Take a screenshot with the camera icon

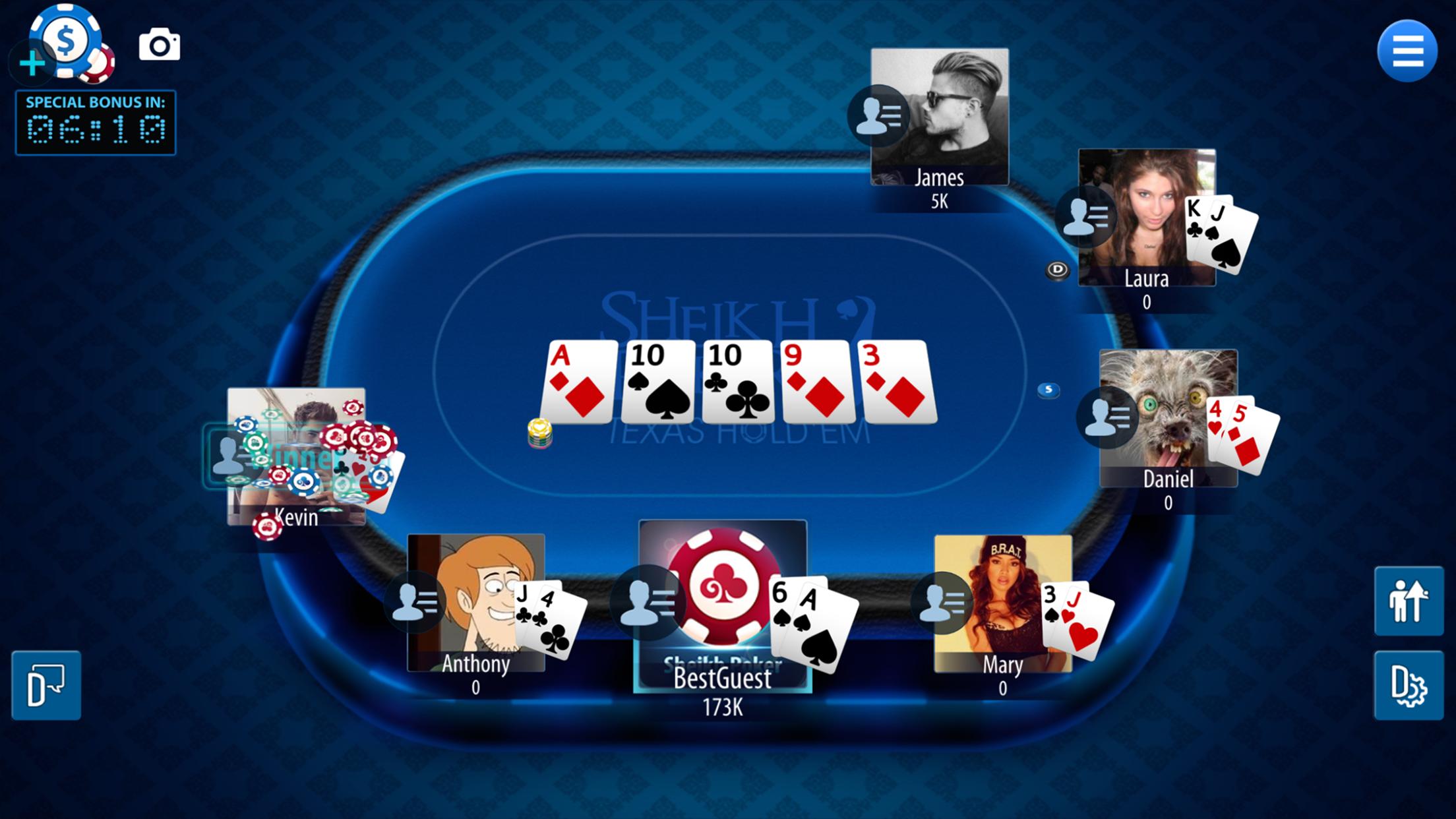[x=160, y=46]
